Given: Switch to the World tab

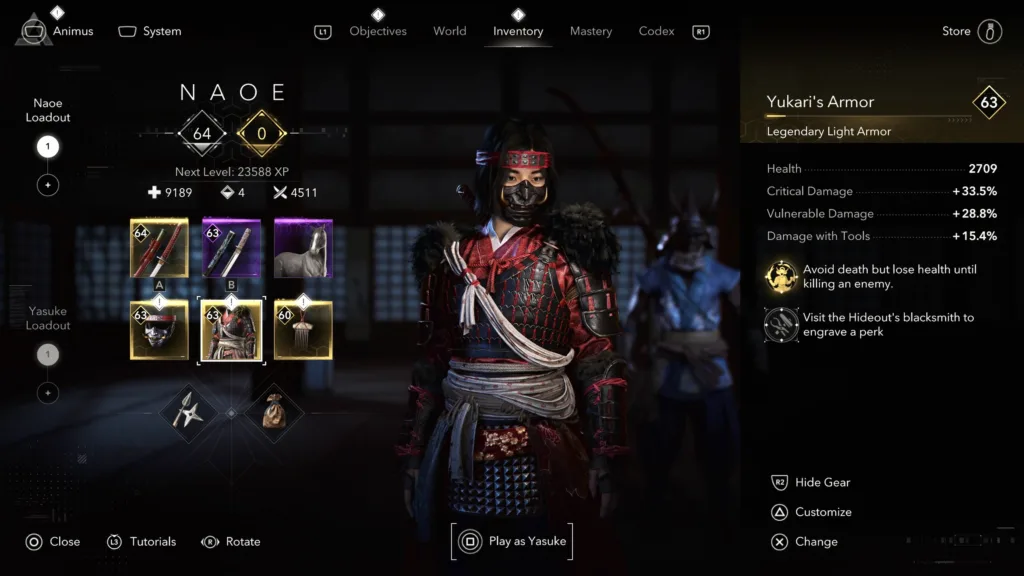Looking at the screenshot, I should pyautogui.click(x=450, y=31).
